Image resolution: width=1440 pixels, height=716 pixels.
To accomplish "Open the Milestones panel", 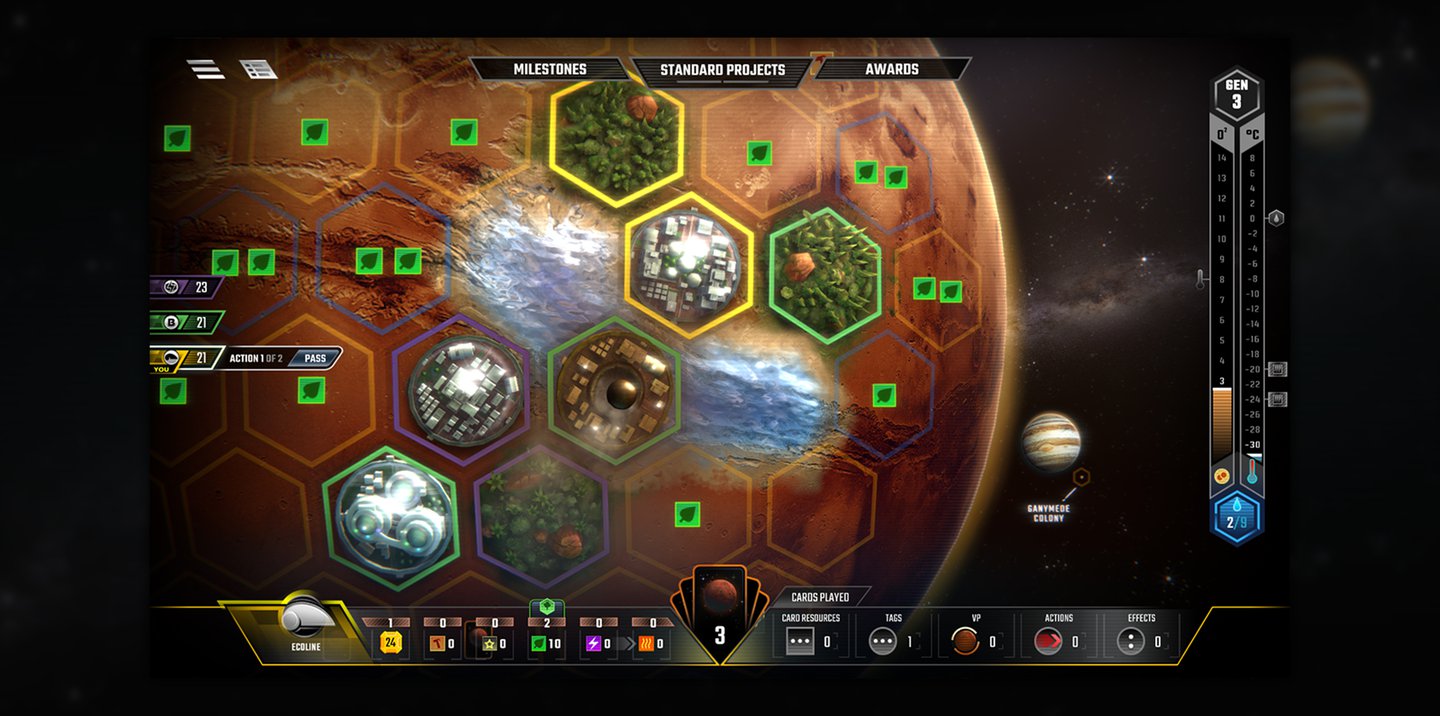I will pos(549,69).
